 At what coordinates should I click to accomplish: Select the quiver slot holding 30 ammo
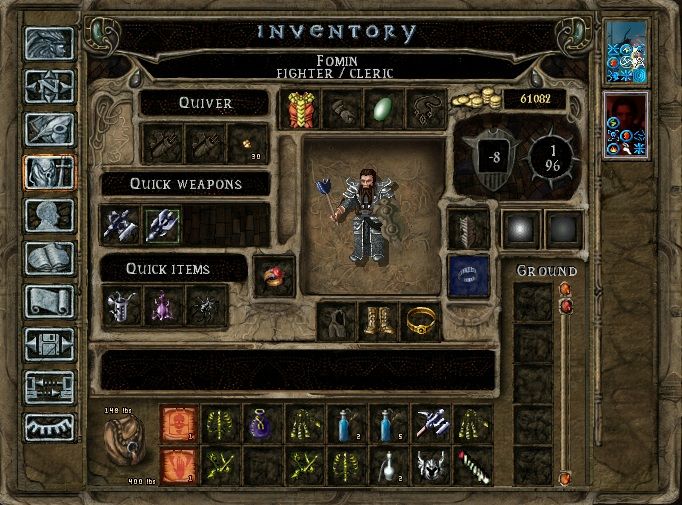pos(247,145)
